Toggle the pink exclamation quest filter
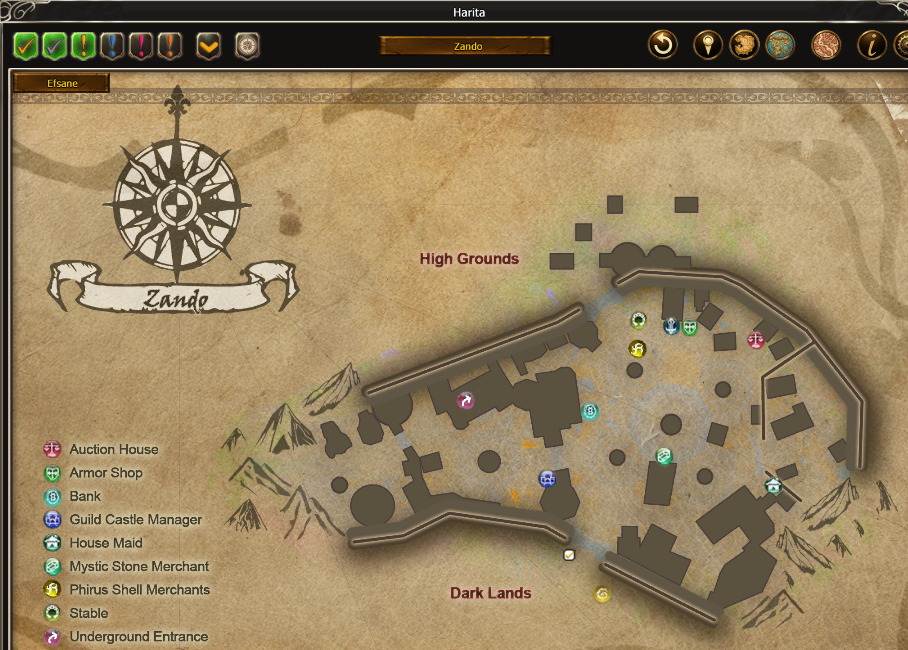Image resolution: width=908 pixels, height=650 pixels. pyautogui.click(x=141, y=45)
